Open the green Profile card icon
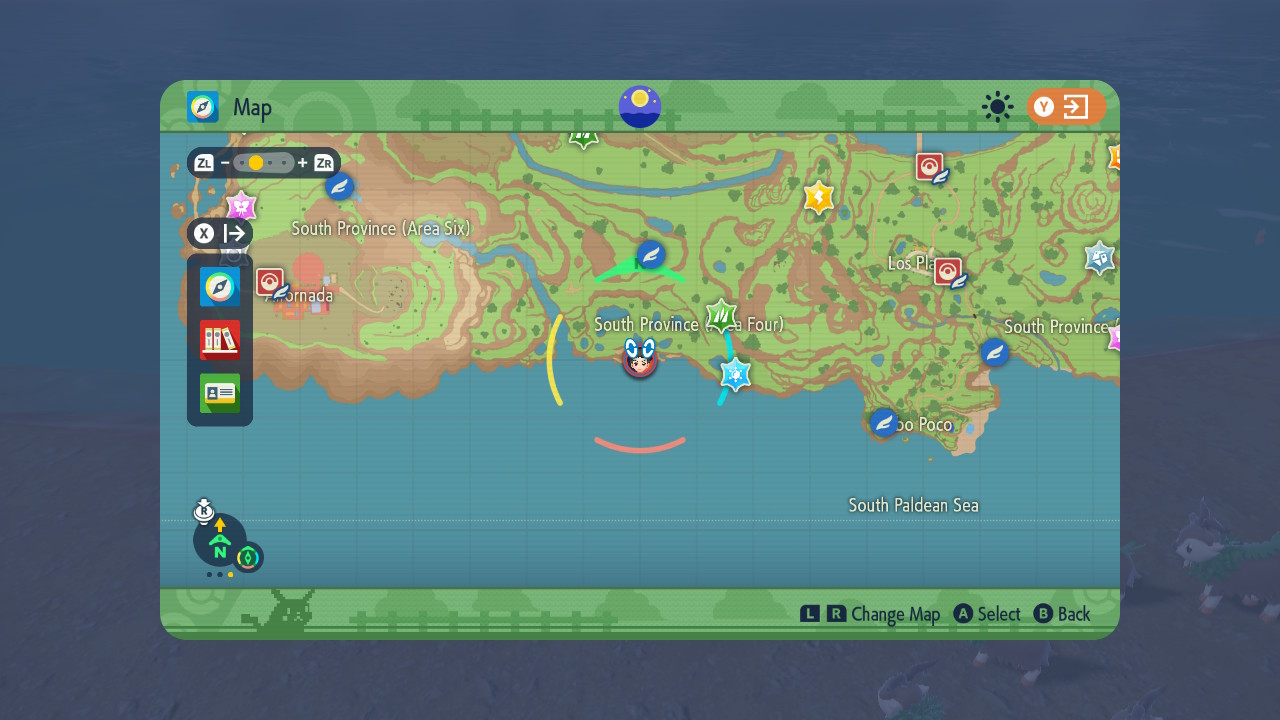 coord(219,394)
